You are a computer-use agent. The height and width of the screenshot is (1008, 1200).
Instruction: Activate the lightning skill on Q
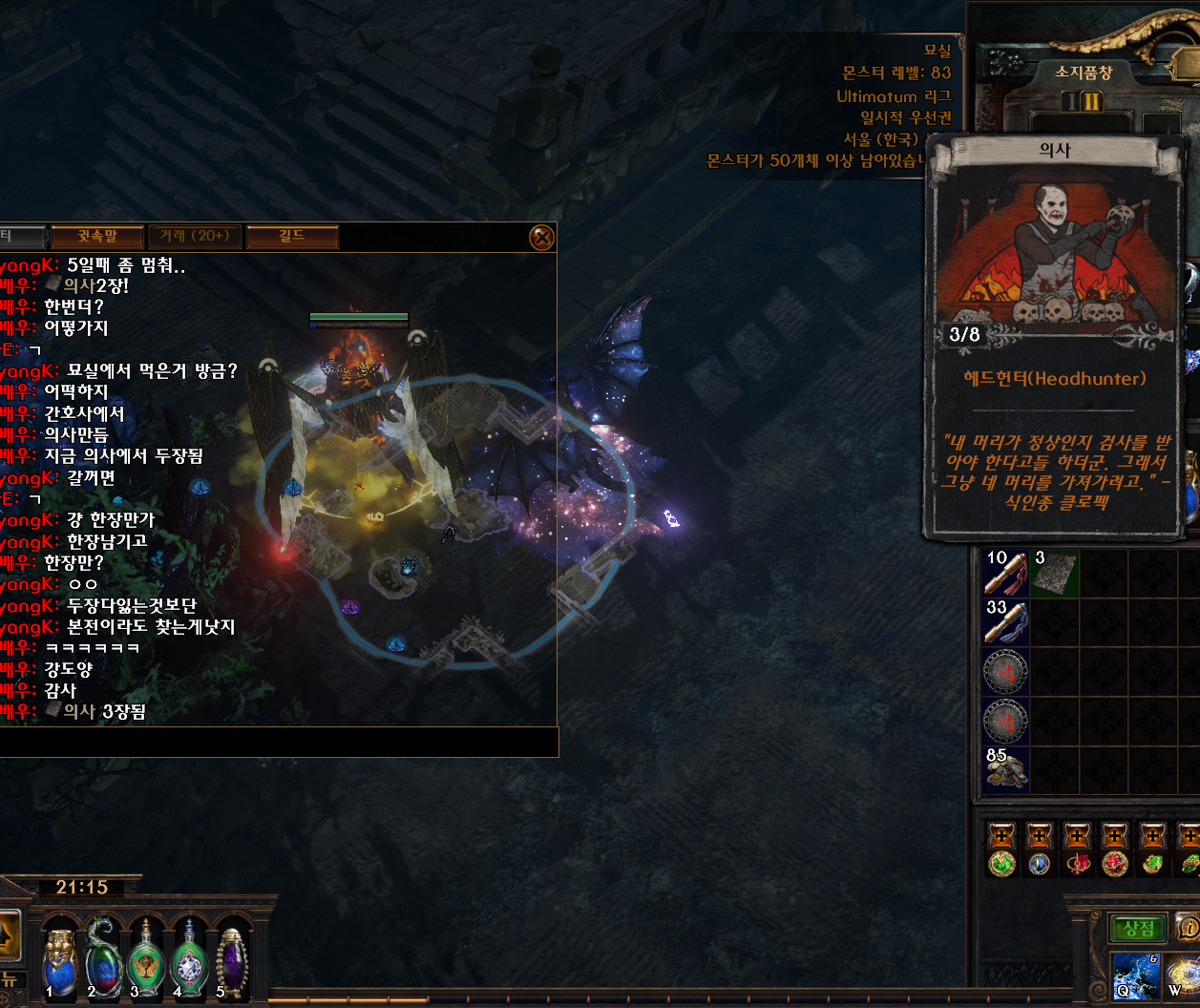click(x=1136, y=978)
